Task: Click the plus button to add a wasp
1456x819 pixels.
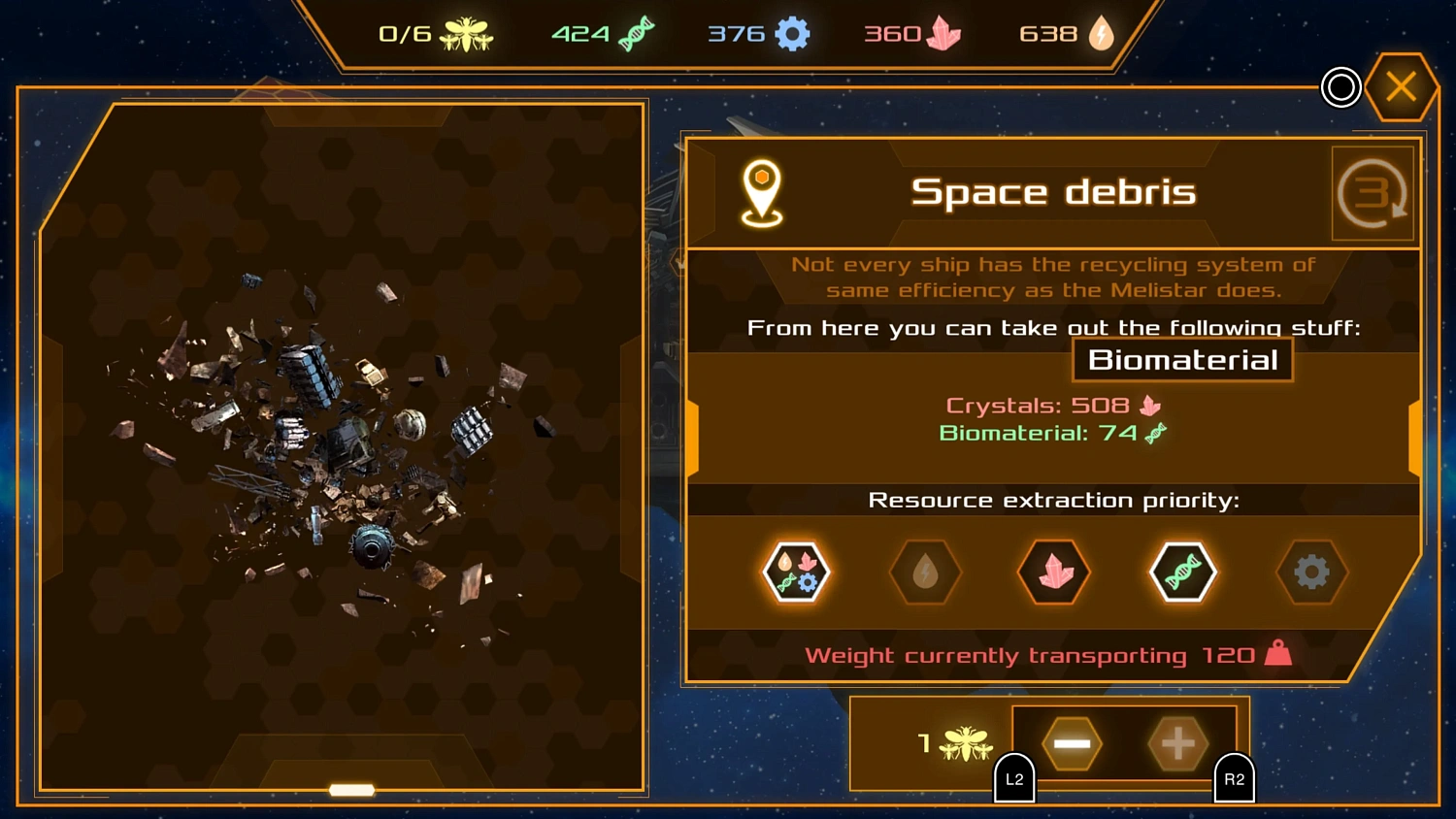Action: pyautogui.click(x=1176, y=744)
